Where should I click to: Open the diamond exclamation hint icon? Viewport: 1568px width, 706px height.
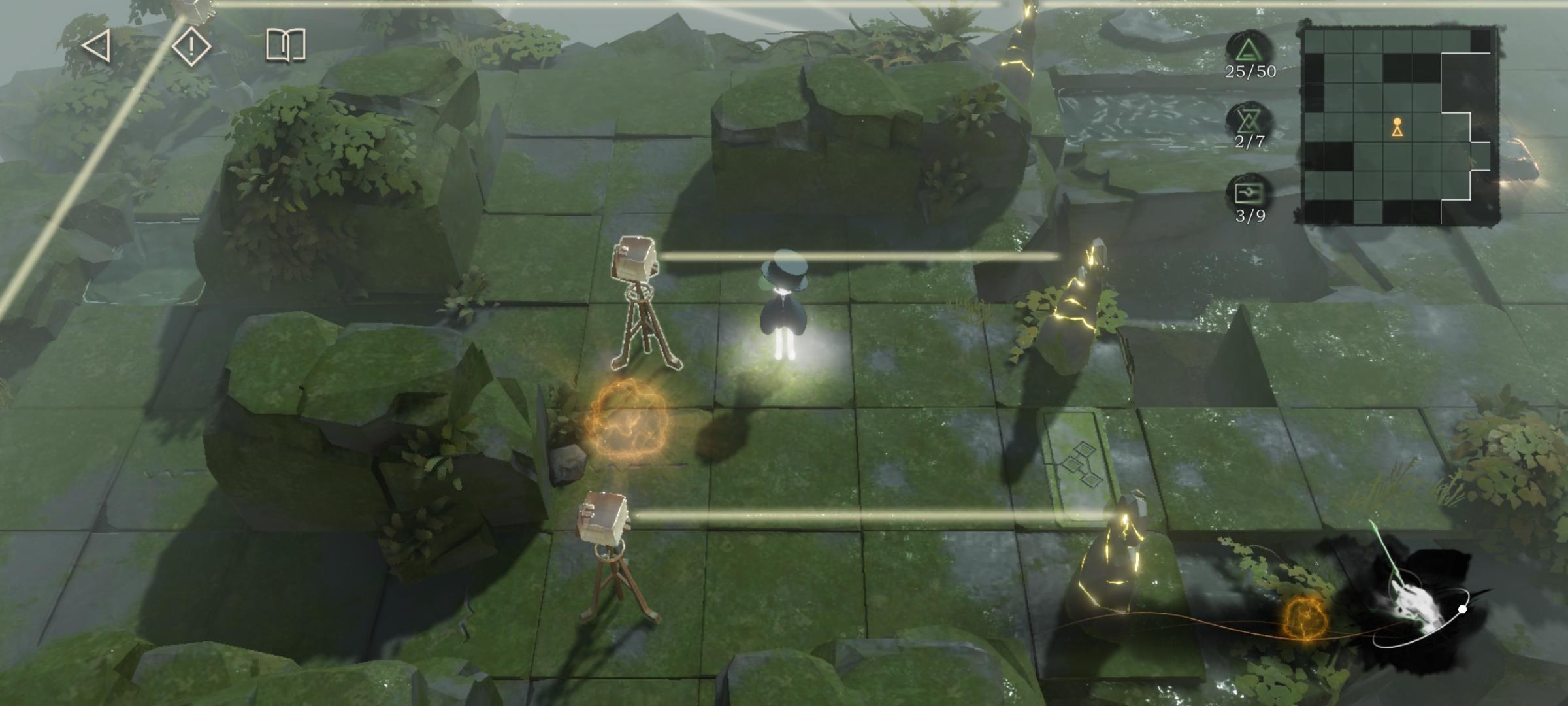coord(191,46)
